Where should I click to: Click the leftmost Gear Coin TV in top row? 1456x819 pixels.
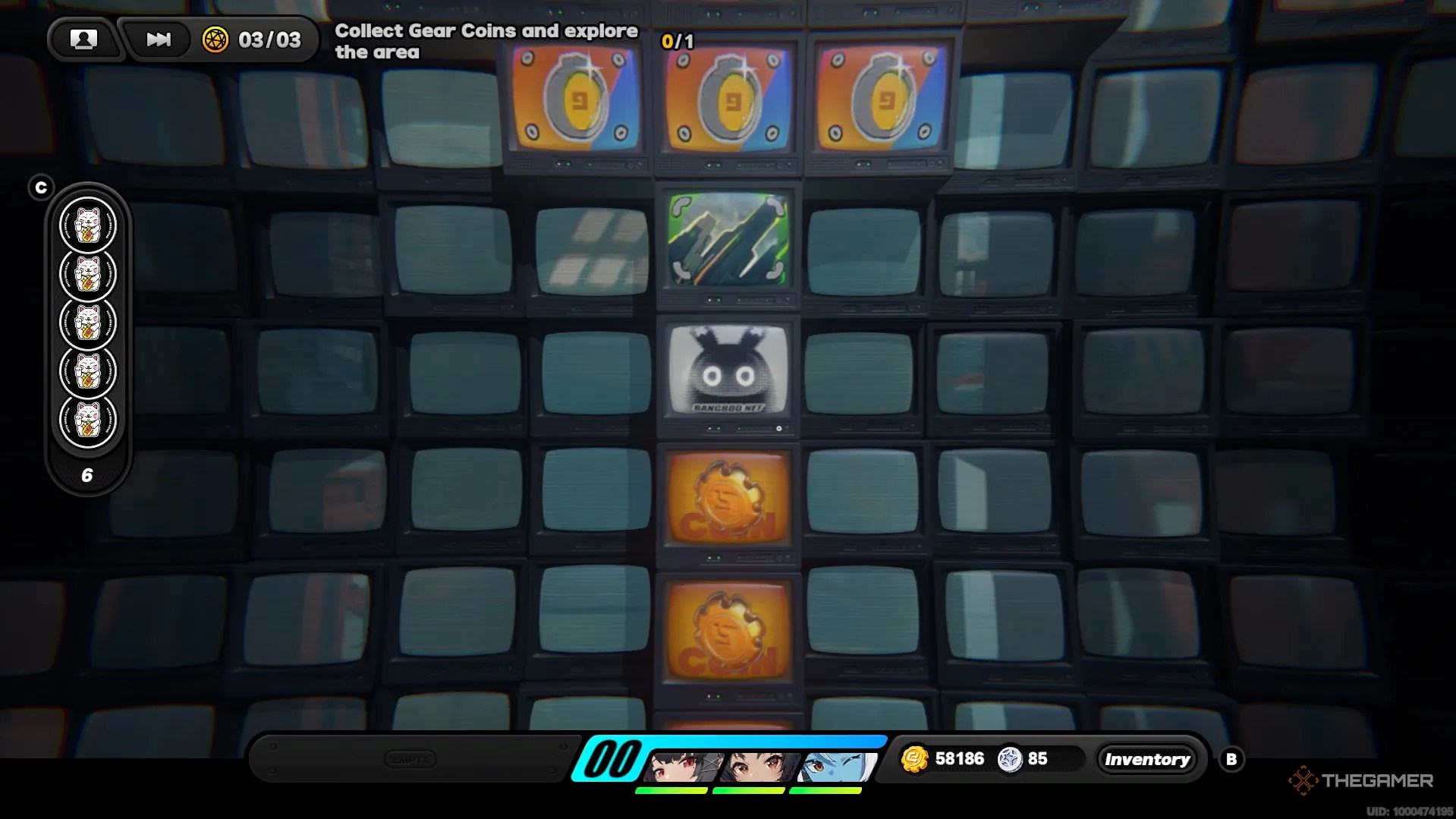[x=574, y=102]
